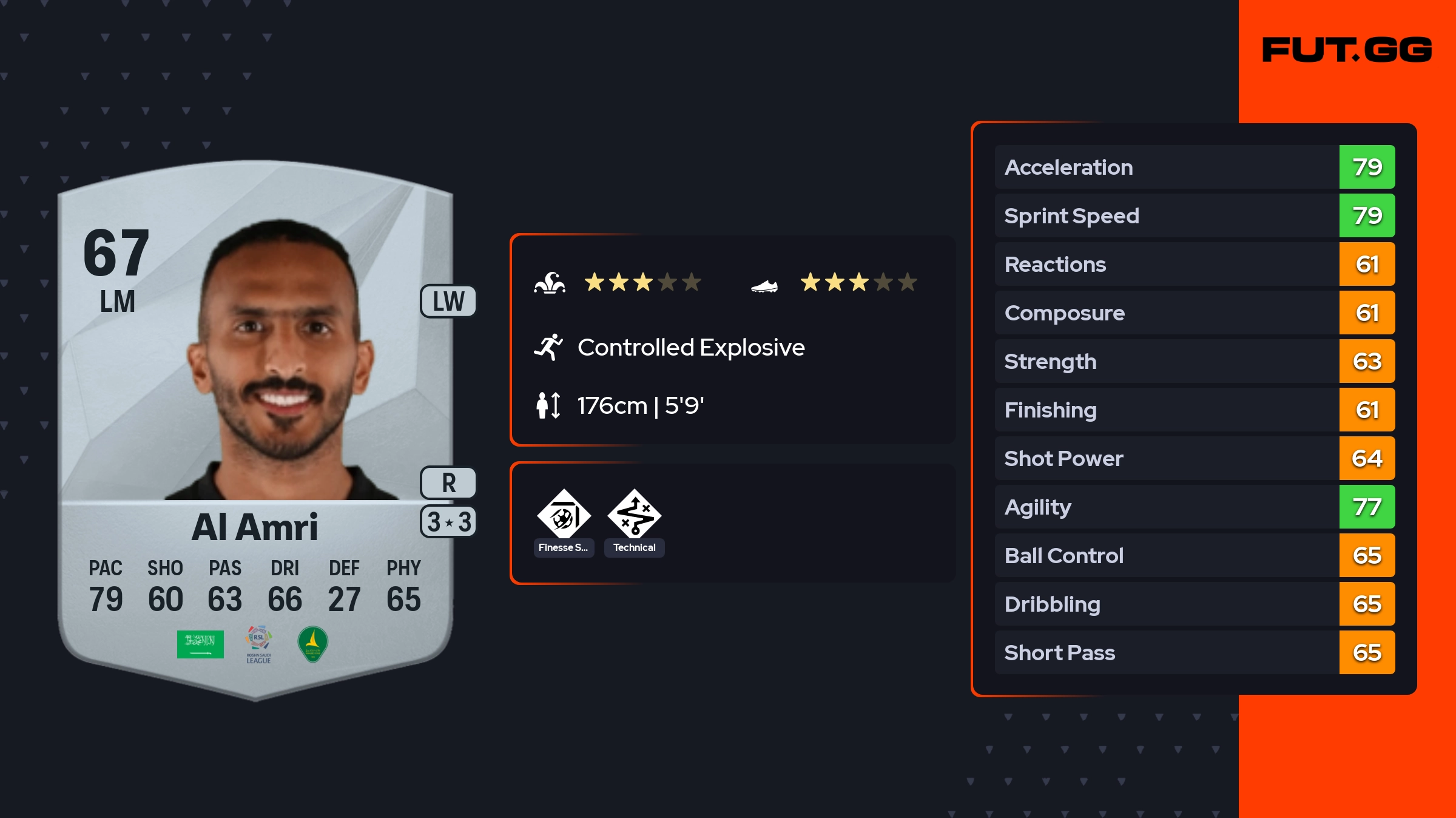Select the Controlled Explosive acceleration type
Screen dimensions: 1456x818
coord(690,348)
